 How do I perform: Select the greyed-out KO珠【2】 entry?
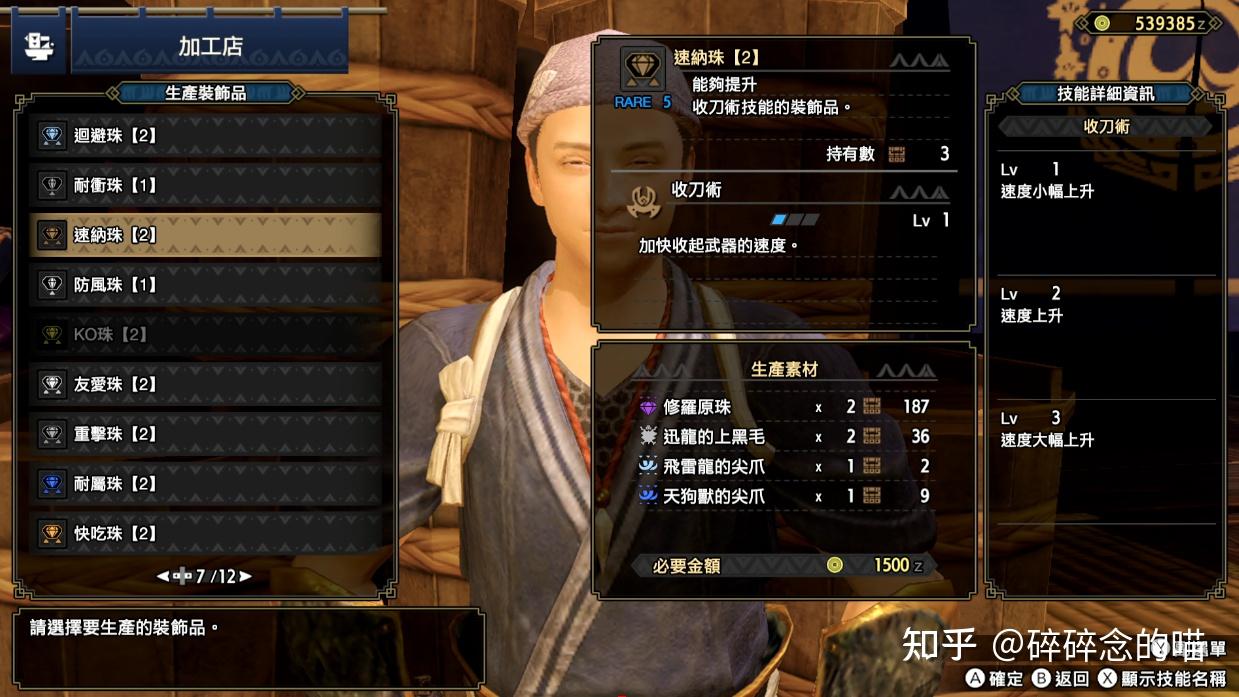point(205,335)
